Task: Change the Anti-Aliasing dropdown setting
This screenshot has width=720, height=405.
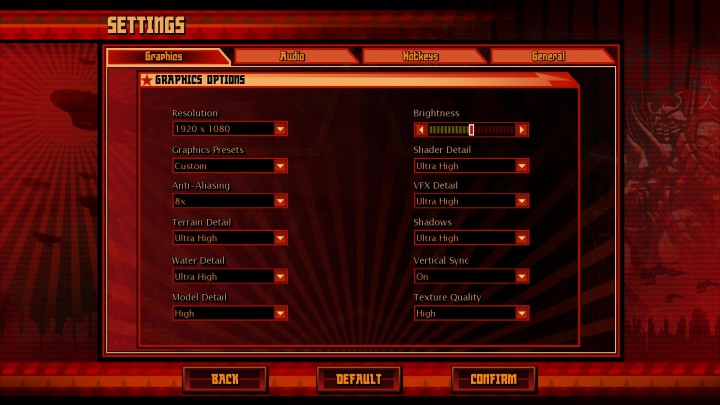Action: [x=229, y=201]
